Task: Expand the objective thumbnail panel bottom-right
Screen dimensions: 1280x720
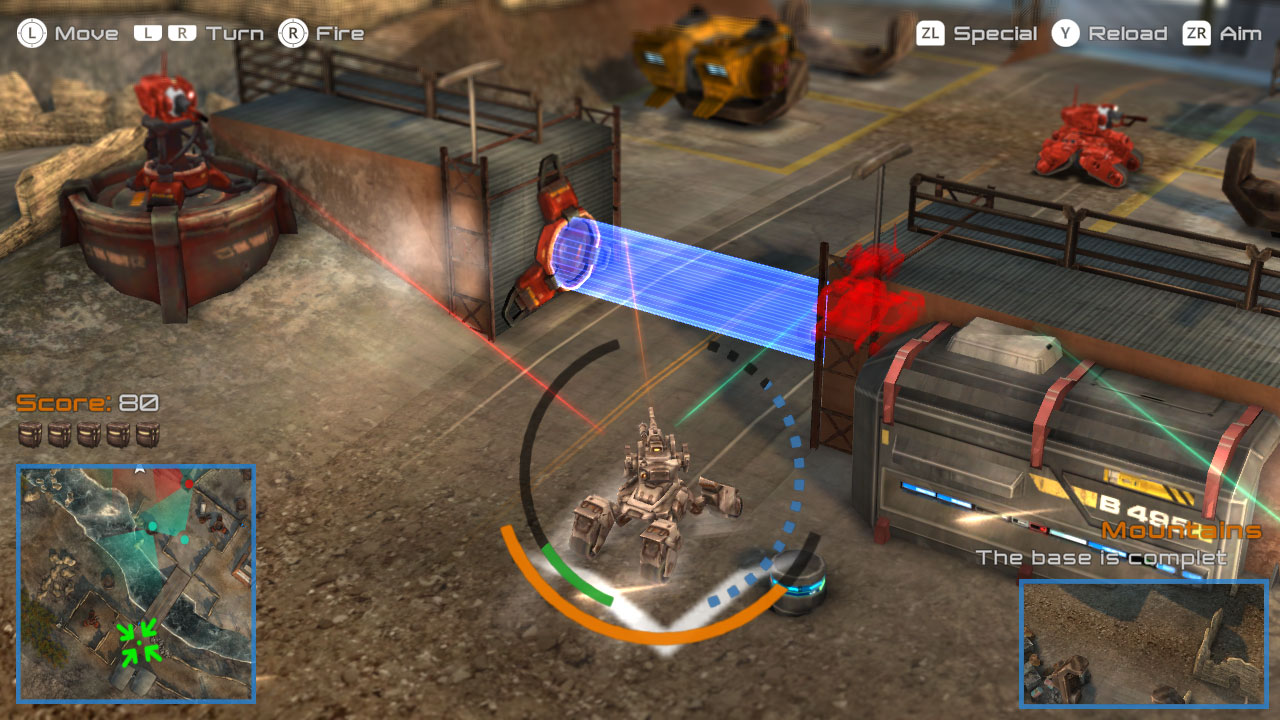Action: tap(1143, 646)
